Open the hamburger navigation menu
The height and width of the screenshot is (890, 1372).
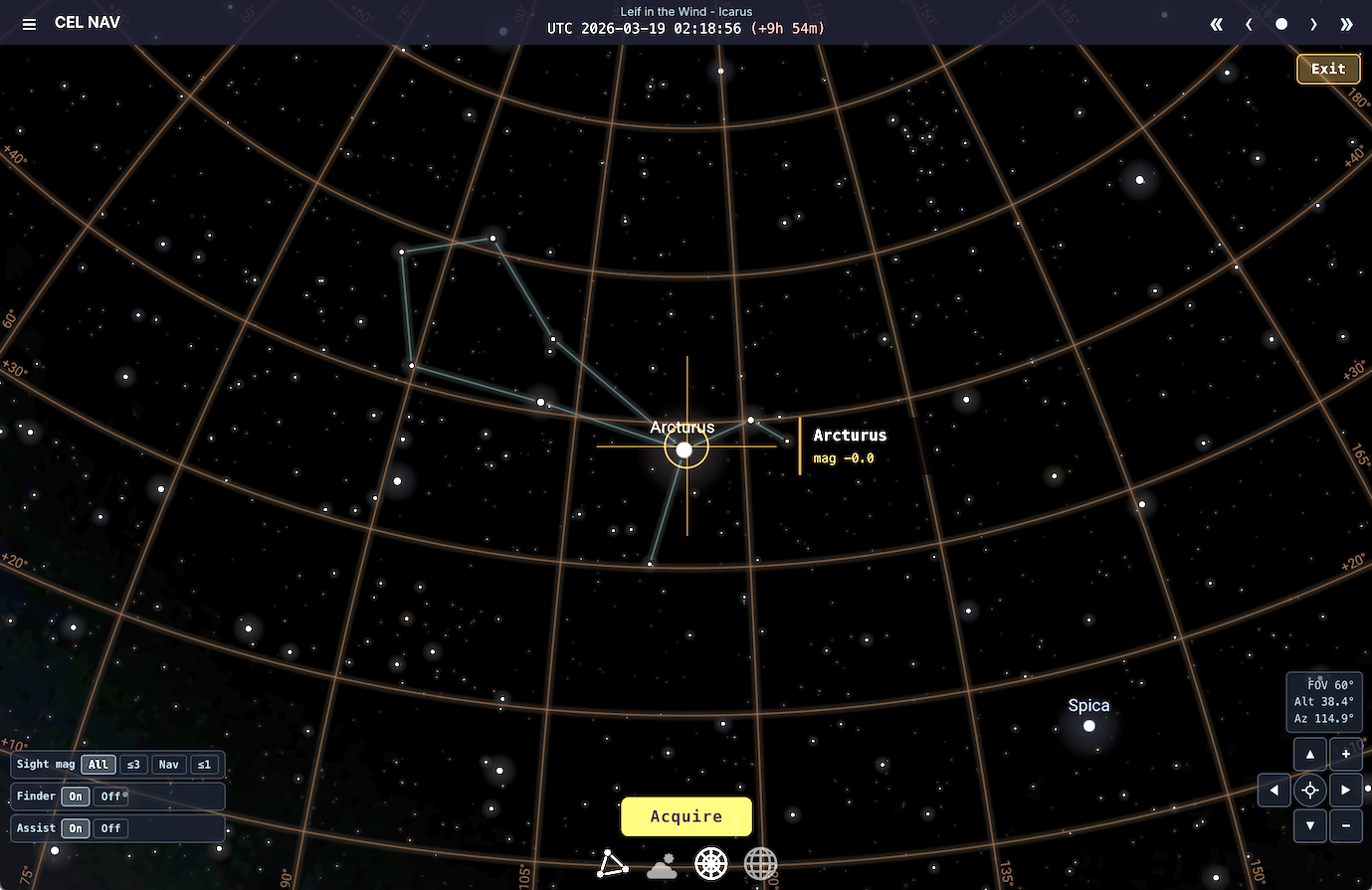click(29, 23)
